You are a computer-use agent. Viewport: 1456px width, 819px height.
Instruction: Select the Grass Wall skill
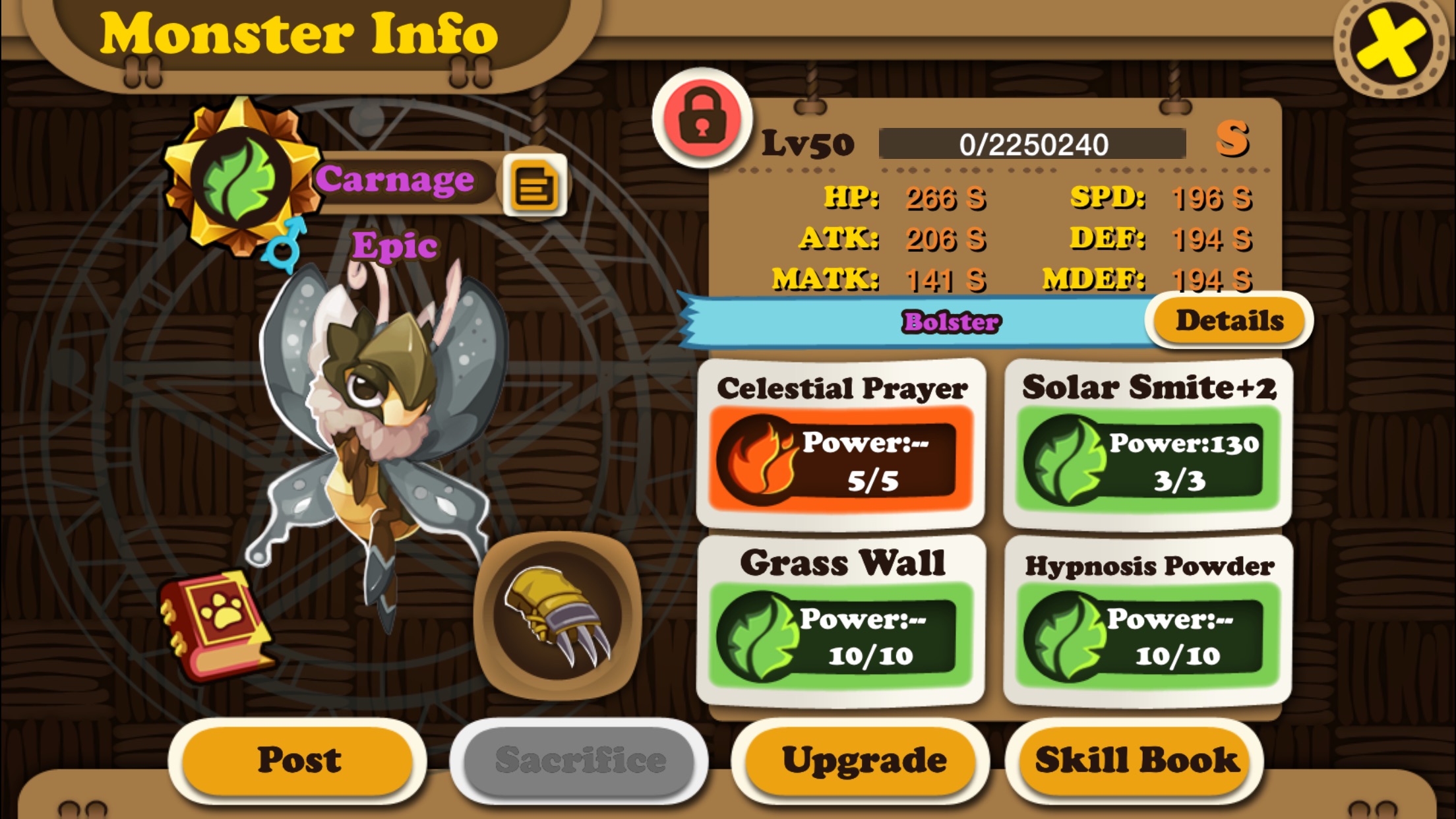[841, 620]
